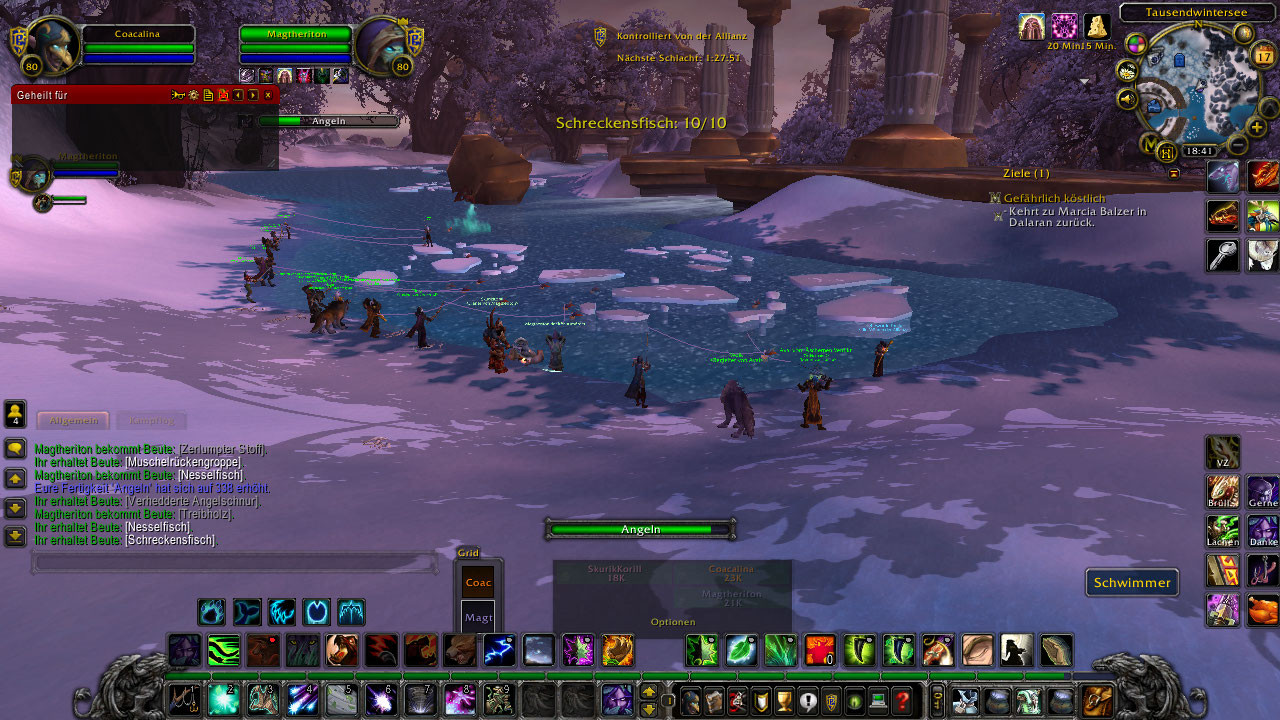Zoom in the minimap with plus button
The width and height of the screenshot is (1280, 720).
pos(1257,128)
